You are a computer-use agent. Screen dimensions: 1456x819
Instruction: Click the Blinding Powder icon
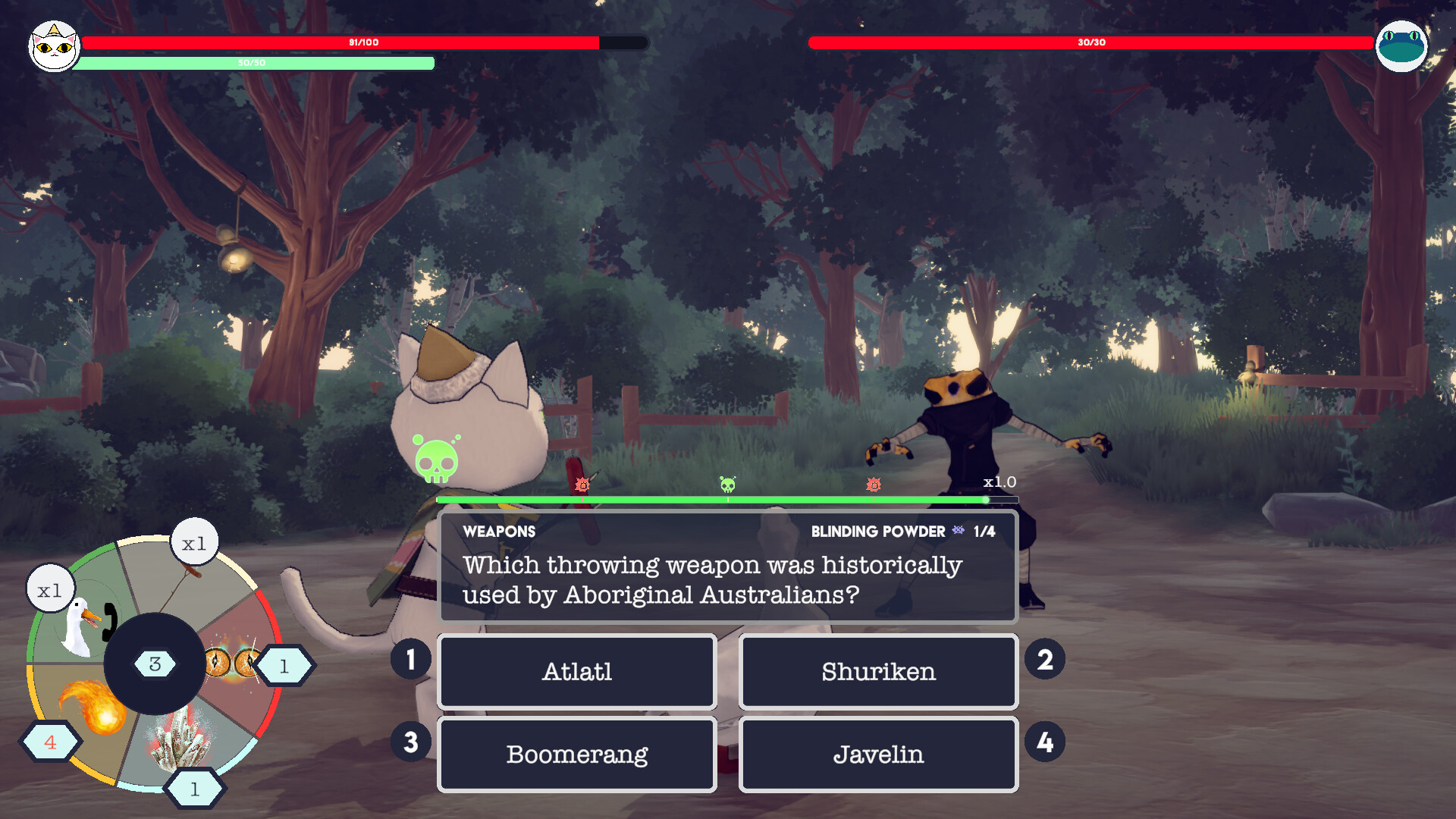tap(959, 532)
